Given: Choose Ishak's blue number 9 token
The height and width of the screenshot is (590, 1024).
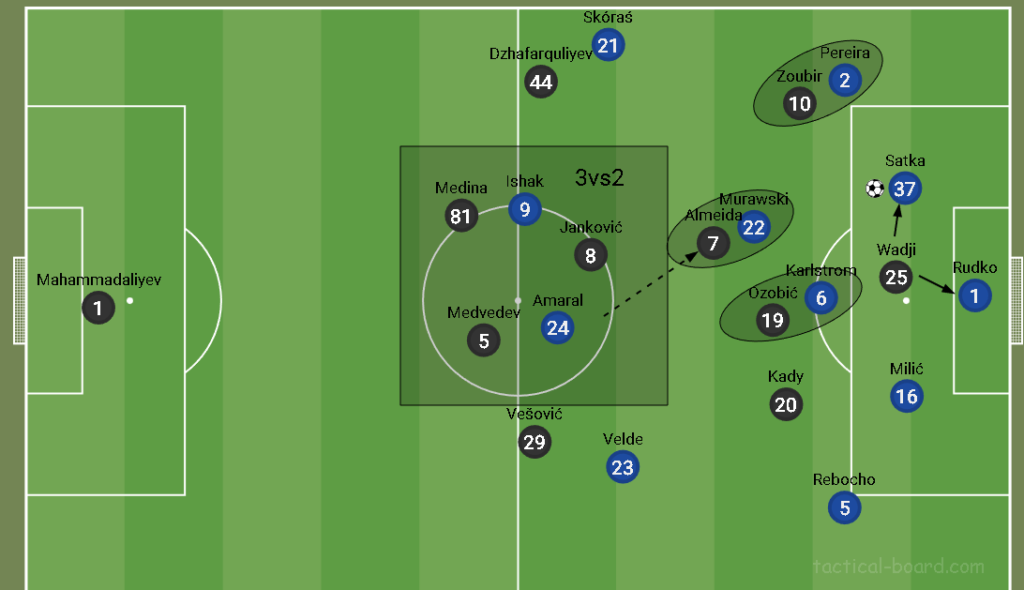Looking at the screenshot, I should [x=525, y=209].
